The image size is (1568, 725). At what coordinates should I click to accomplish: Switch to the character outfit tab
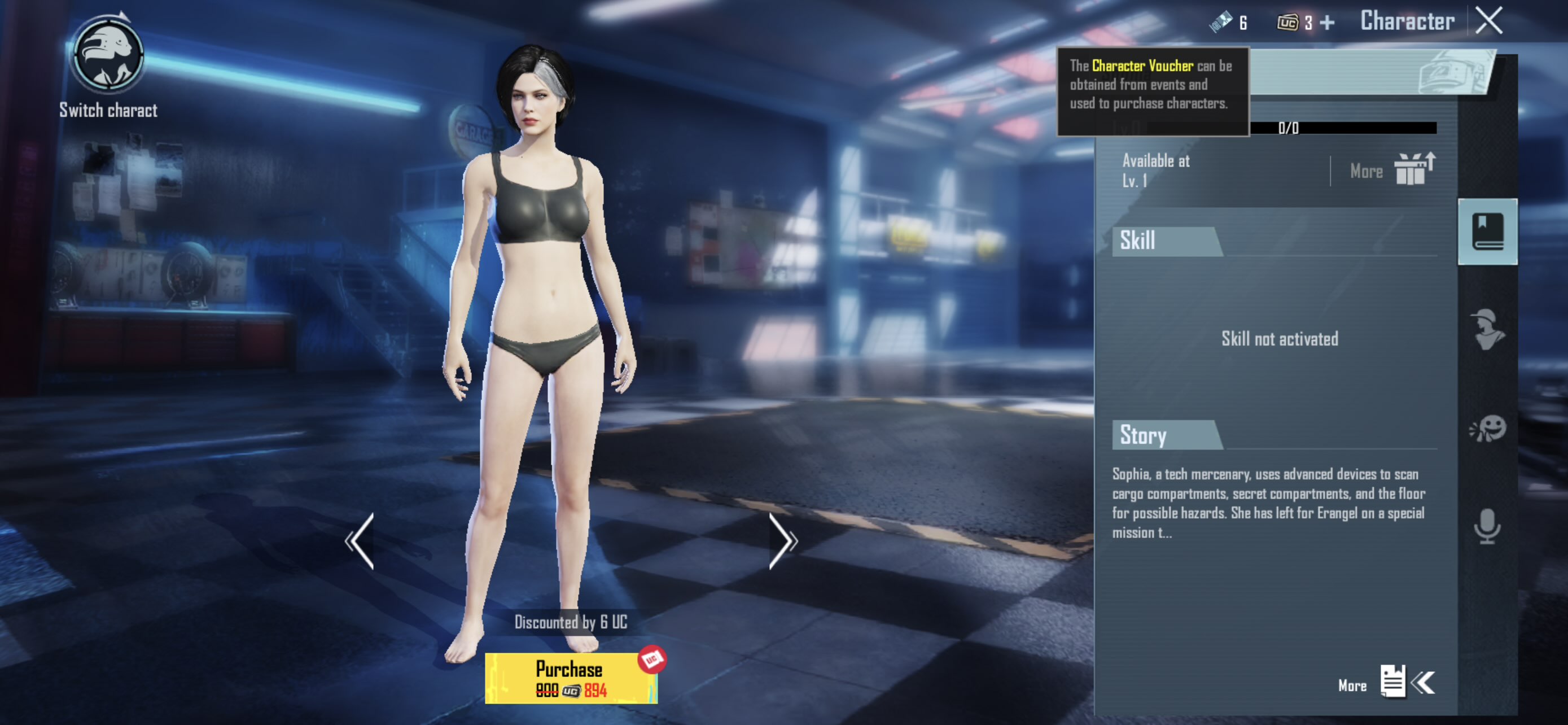click(1487, 329)
